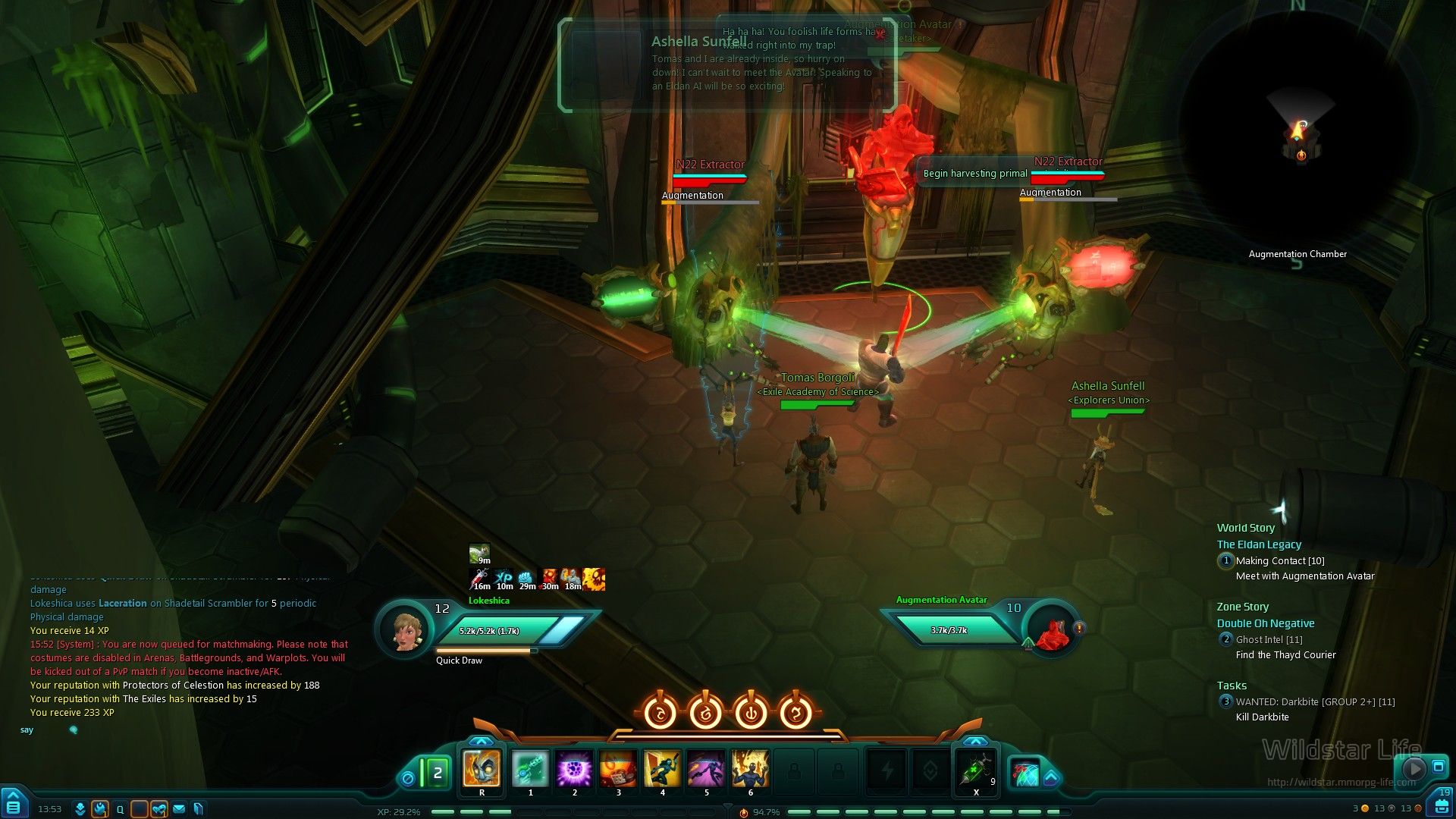Activate the fiery figure ability in slot 6
The height and width of the screenshot is (819, 1456).
pos(750,769)
